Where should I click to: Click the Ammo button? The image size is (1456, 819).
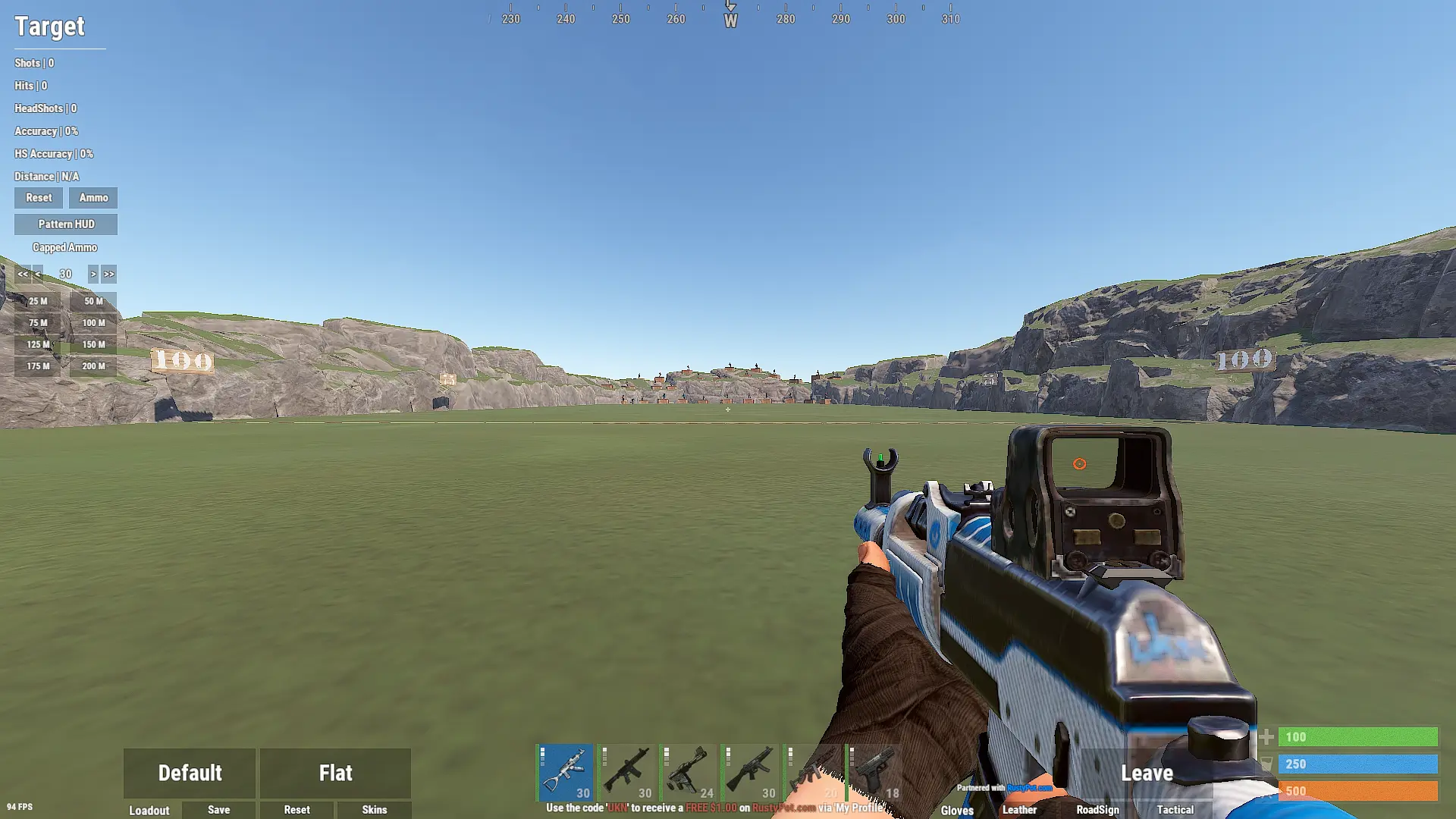click(93, 198)
